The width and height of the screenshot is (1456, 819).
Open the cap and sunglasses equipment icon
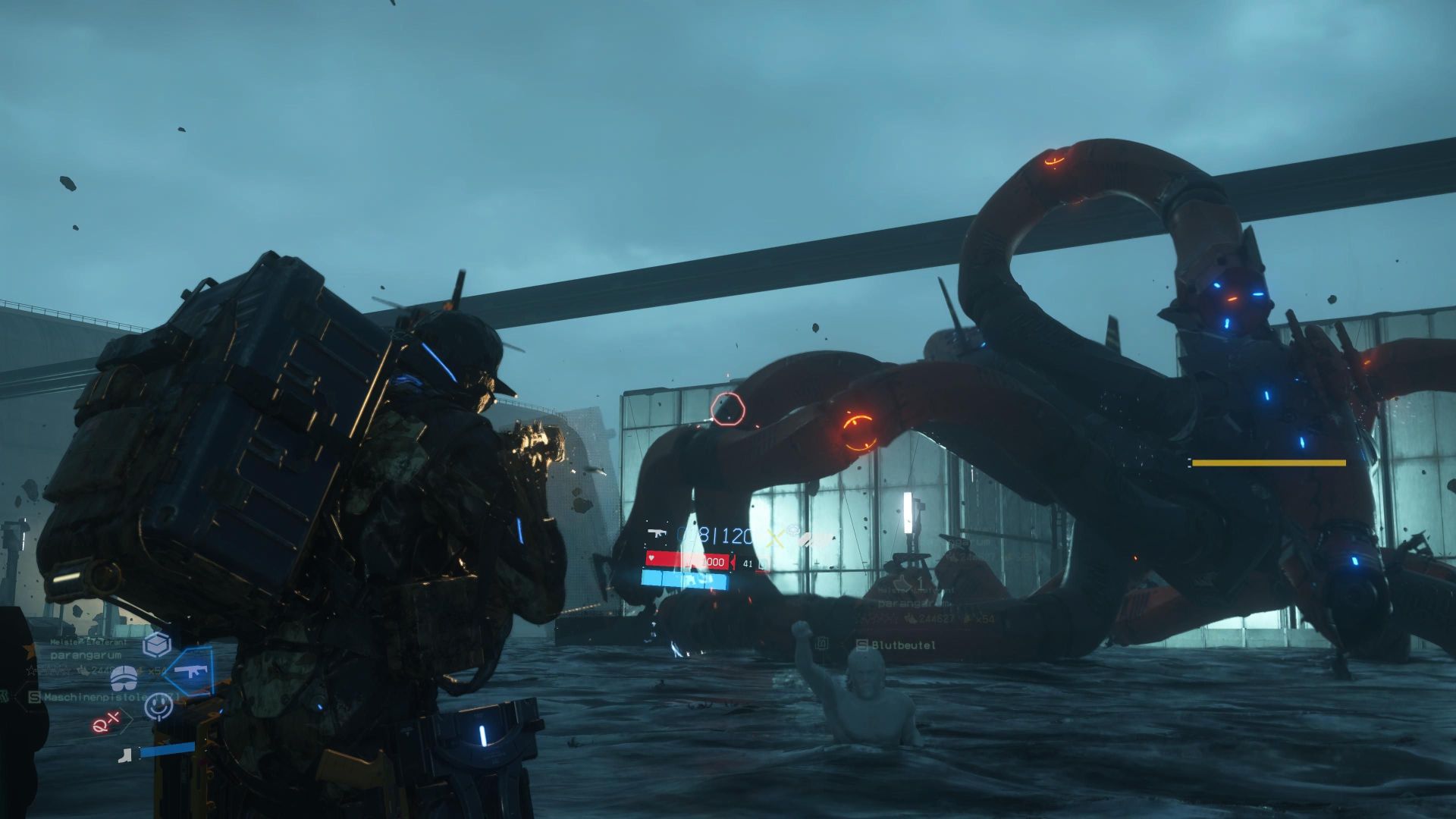[x=124, y=676]
